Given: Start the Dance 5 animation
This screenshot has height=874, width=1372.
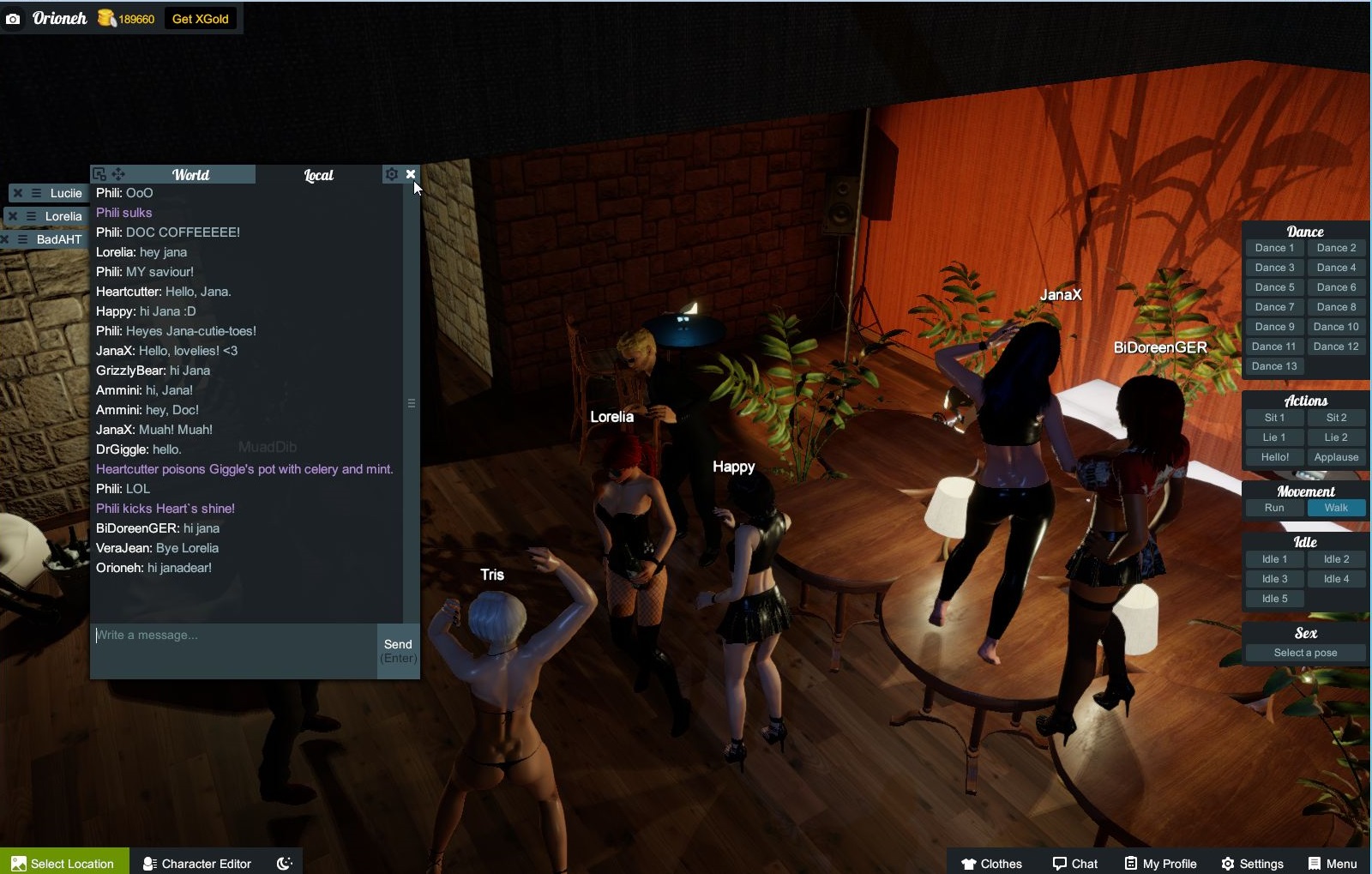Looking at the screenshot, I should pos(1274,286).
